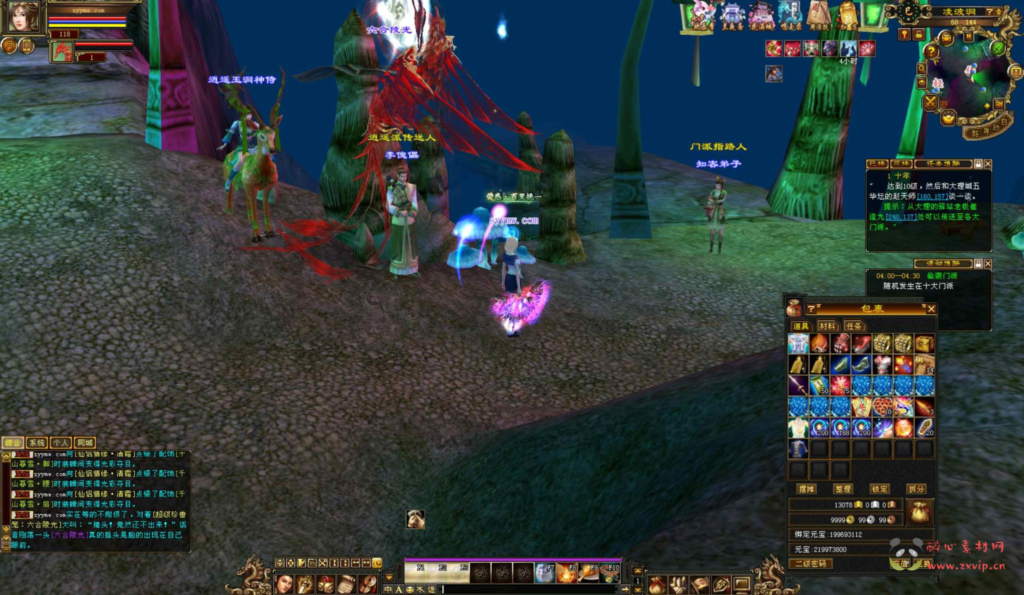Click the player portrait in top-left

coord(24,17)
